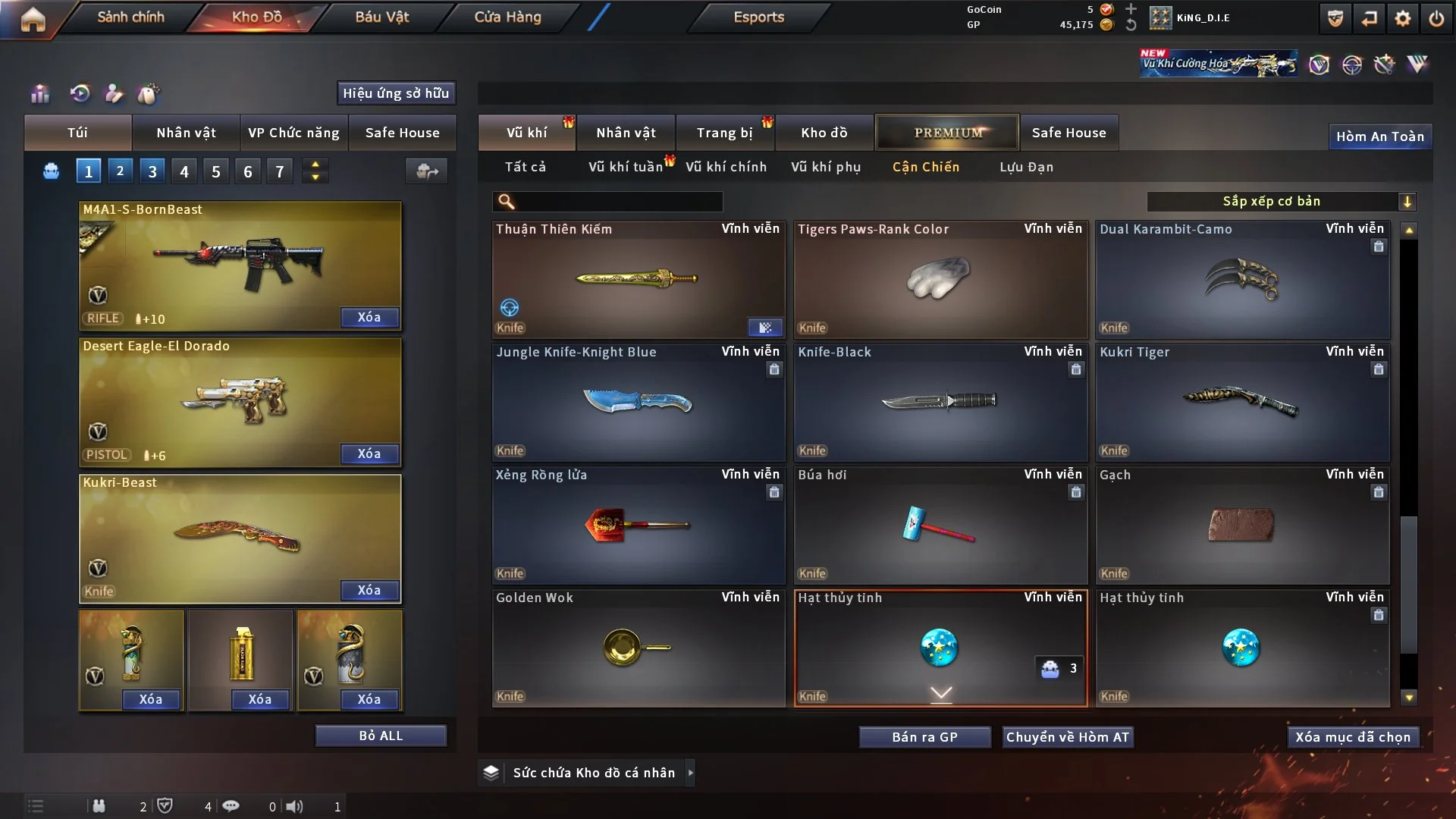Select the Dual Karambit-Camo knife
The image size is (1456, 819).
1241,279
